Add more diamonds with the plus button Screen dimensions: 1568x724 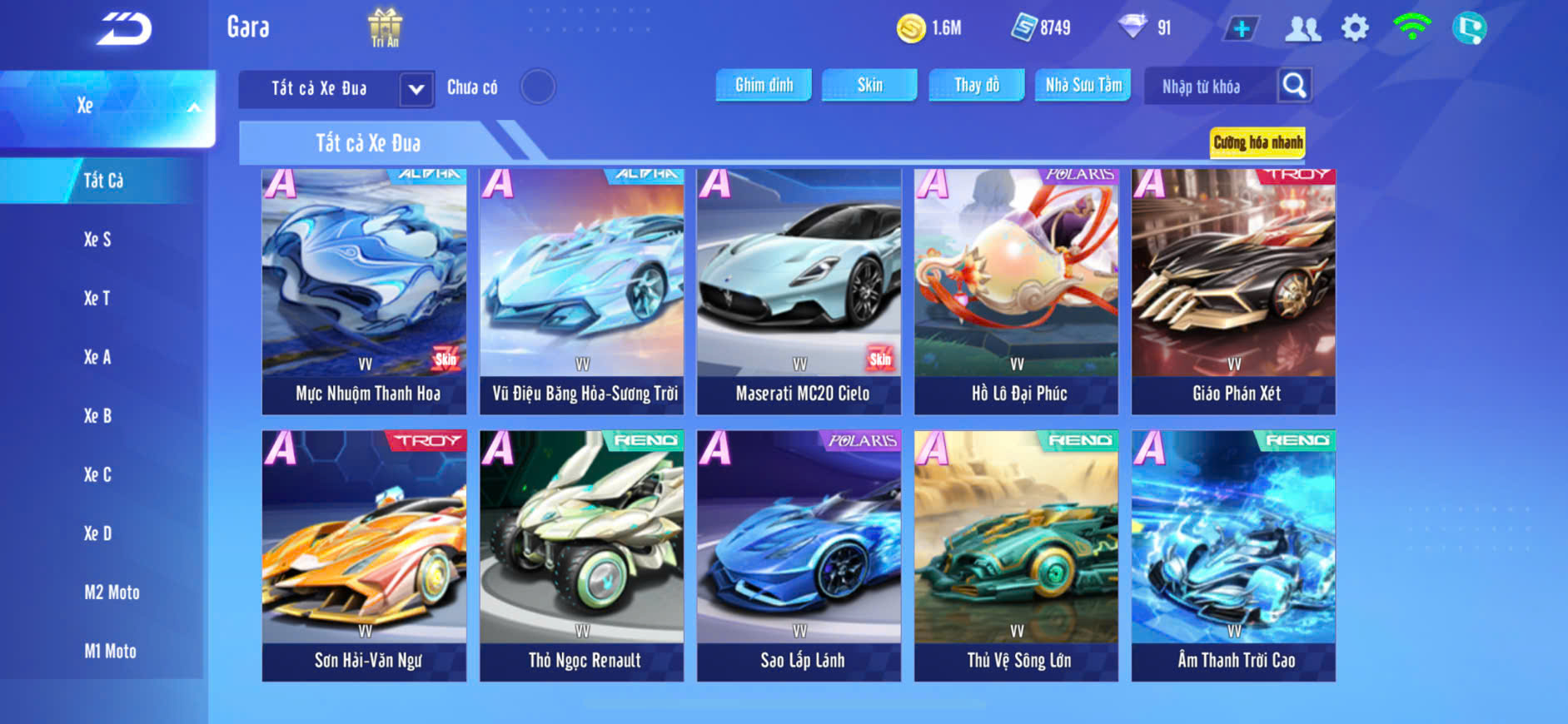pos(1241,29)
